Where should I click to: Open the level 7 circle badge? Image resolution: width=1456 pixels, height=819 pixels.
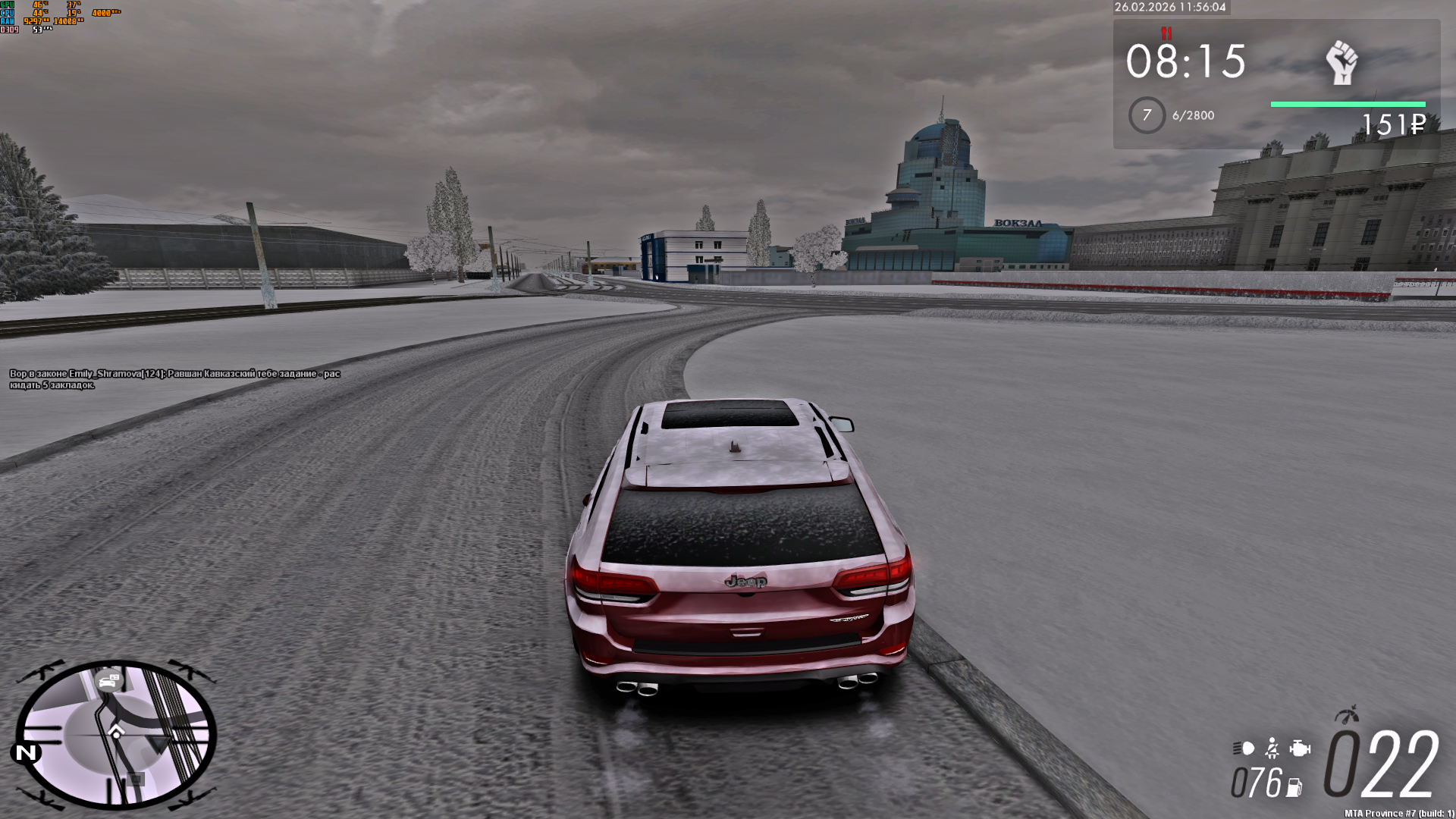[x=1147, y=115]
